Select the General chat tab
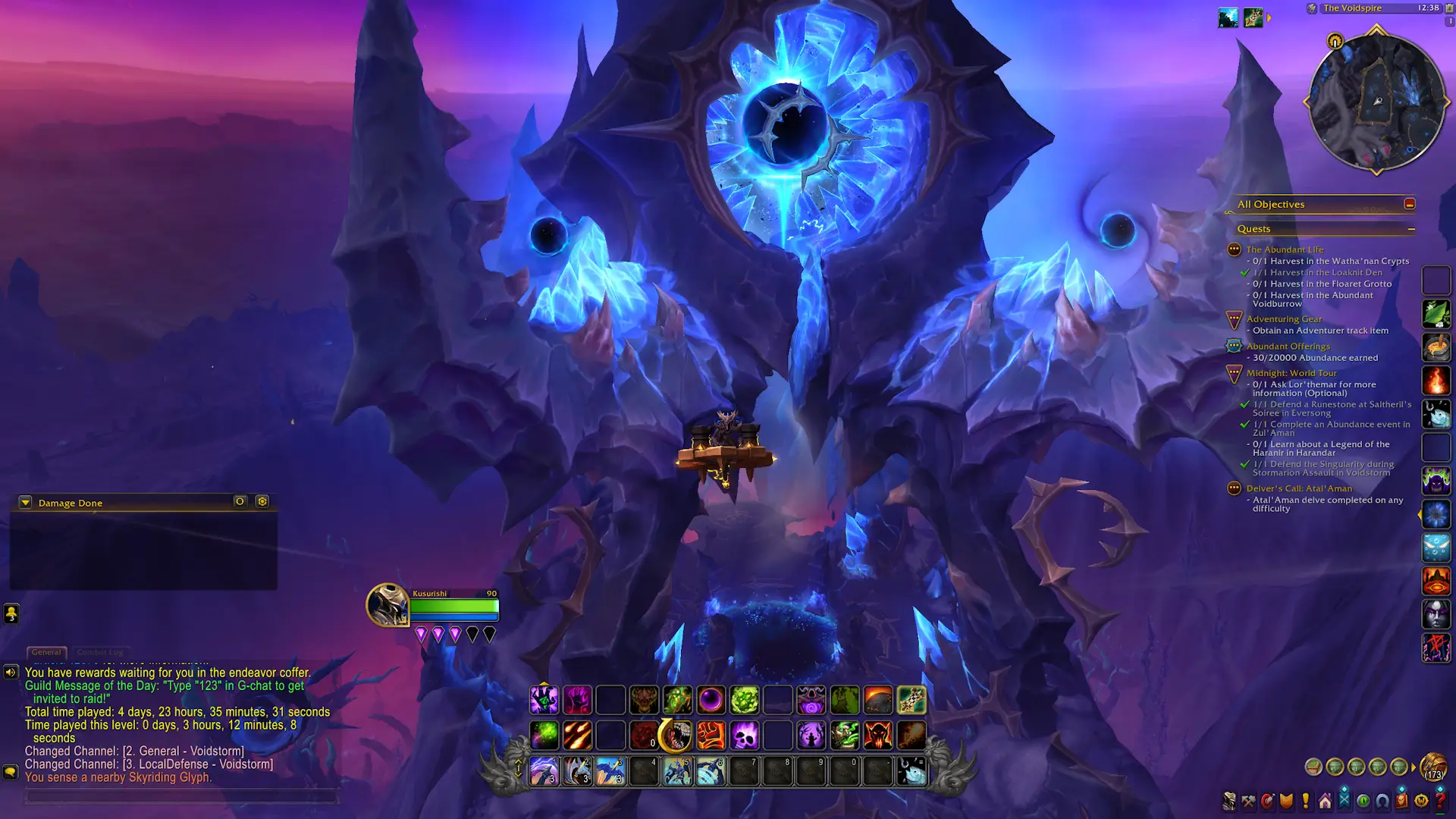This screenshot has width=1456, height=819. (x=46, y=651)
